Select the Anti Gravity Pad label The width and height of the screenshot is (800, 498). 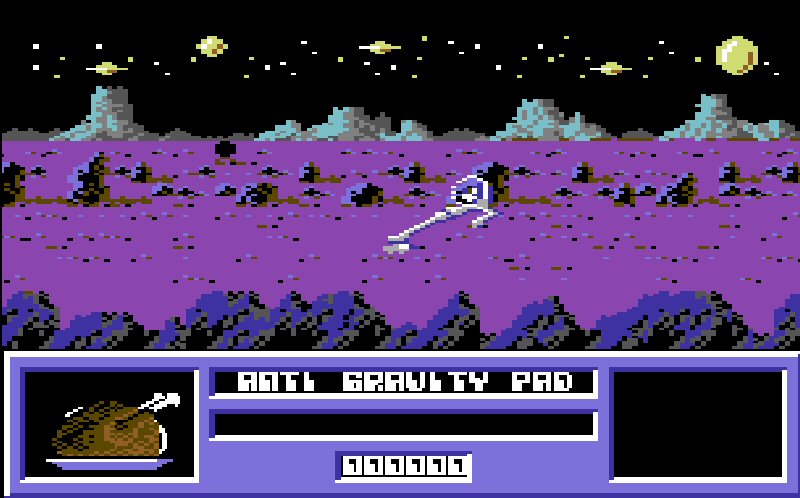pyautogui.click(x=404, y=382)
